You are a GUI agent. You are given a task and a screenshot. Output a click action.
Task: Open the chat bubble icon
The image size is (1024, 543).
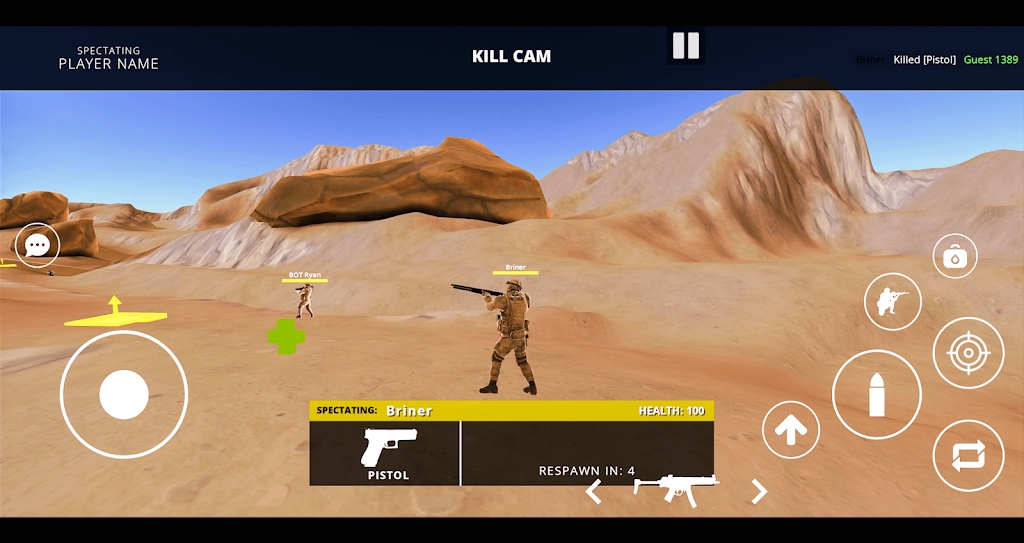click(x=38, y=245)
